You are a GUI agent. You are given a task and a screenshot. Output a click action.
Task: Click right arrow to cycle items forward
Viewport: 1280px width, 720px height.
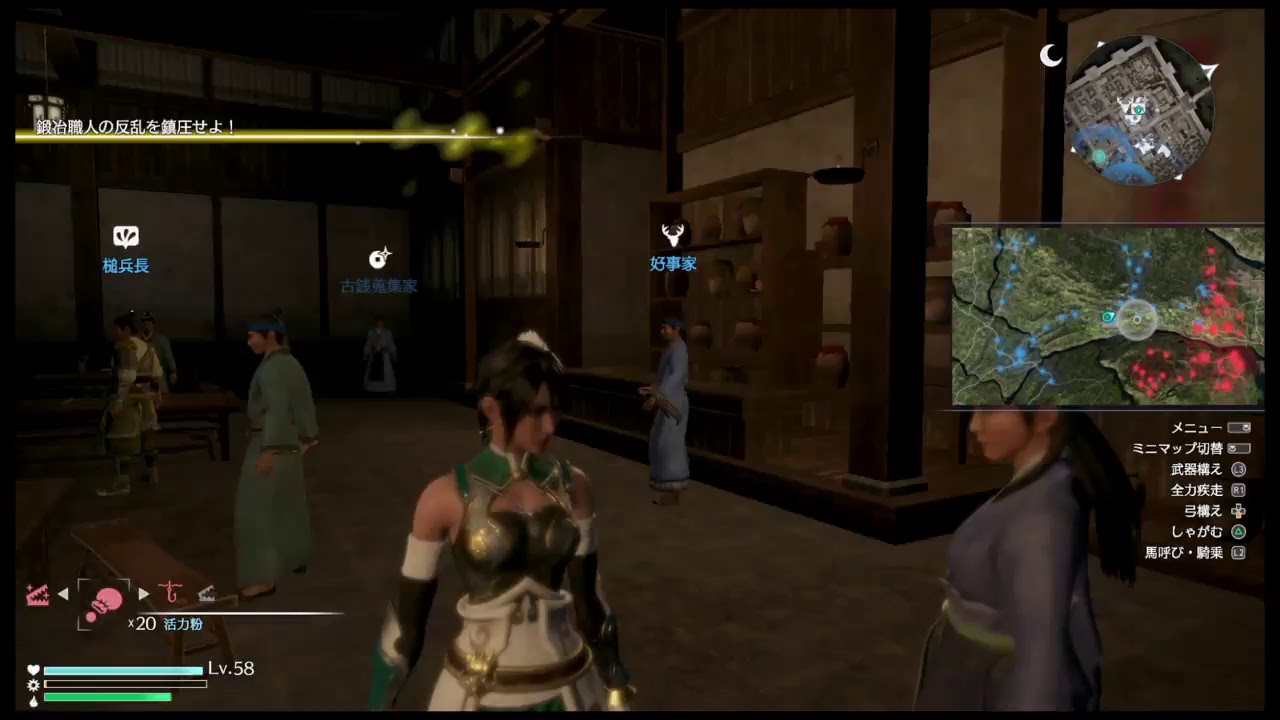(143, 593)
